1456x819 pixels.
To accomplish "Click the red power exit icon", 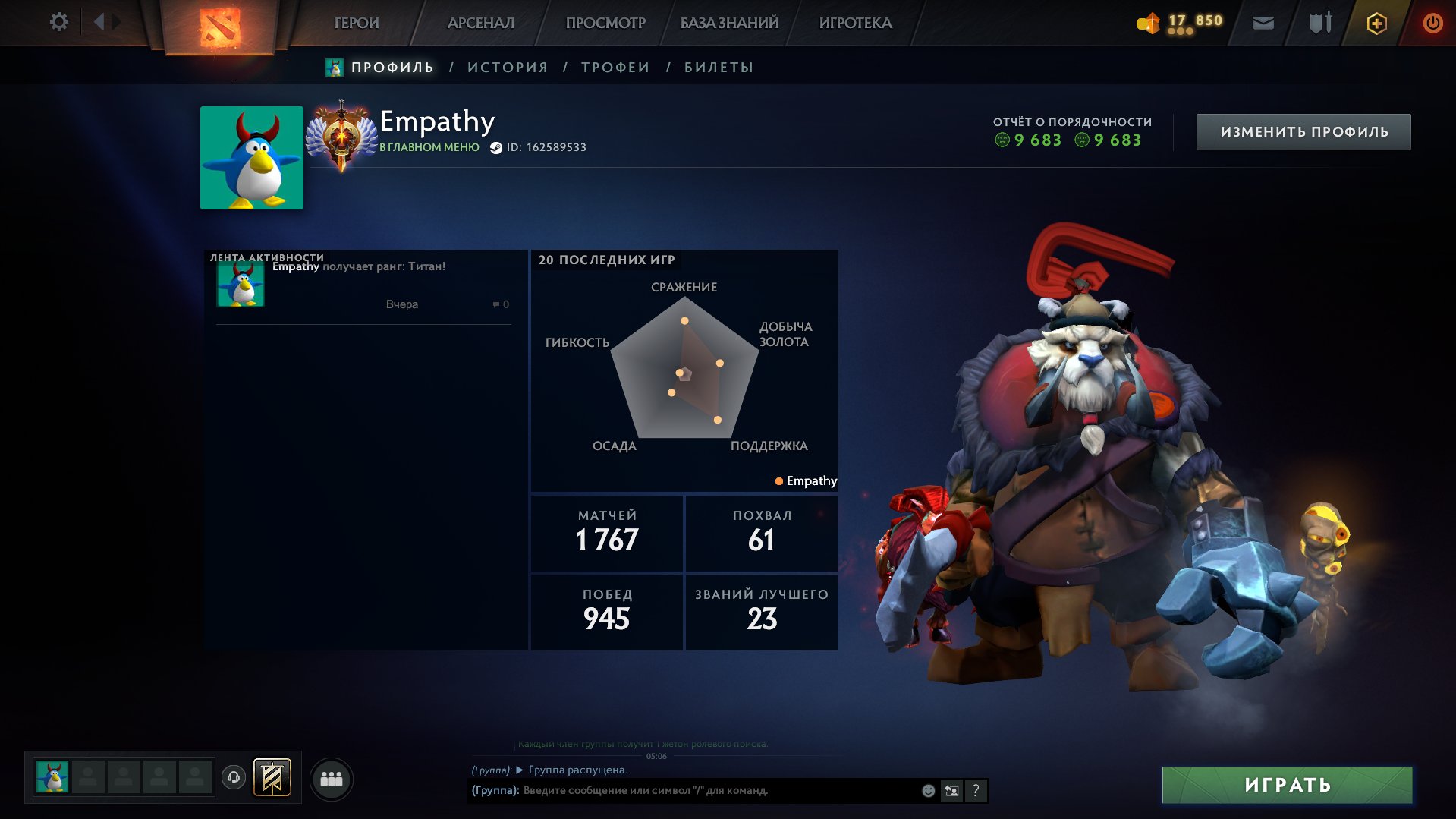I will (x=1432, y=23).
